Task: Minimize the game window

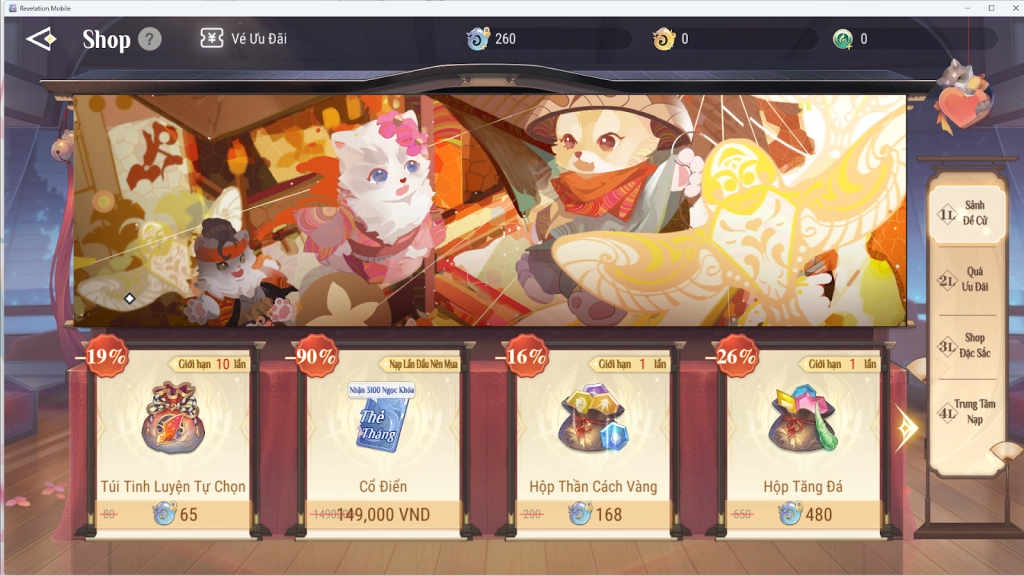Action: (966, 7)
